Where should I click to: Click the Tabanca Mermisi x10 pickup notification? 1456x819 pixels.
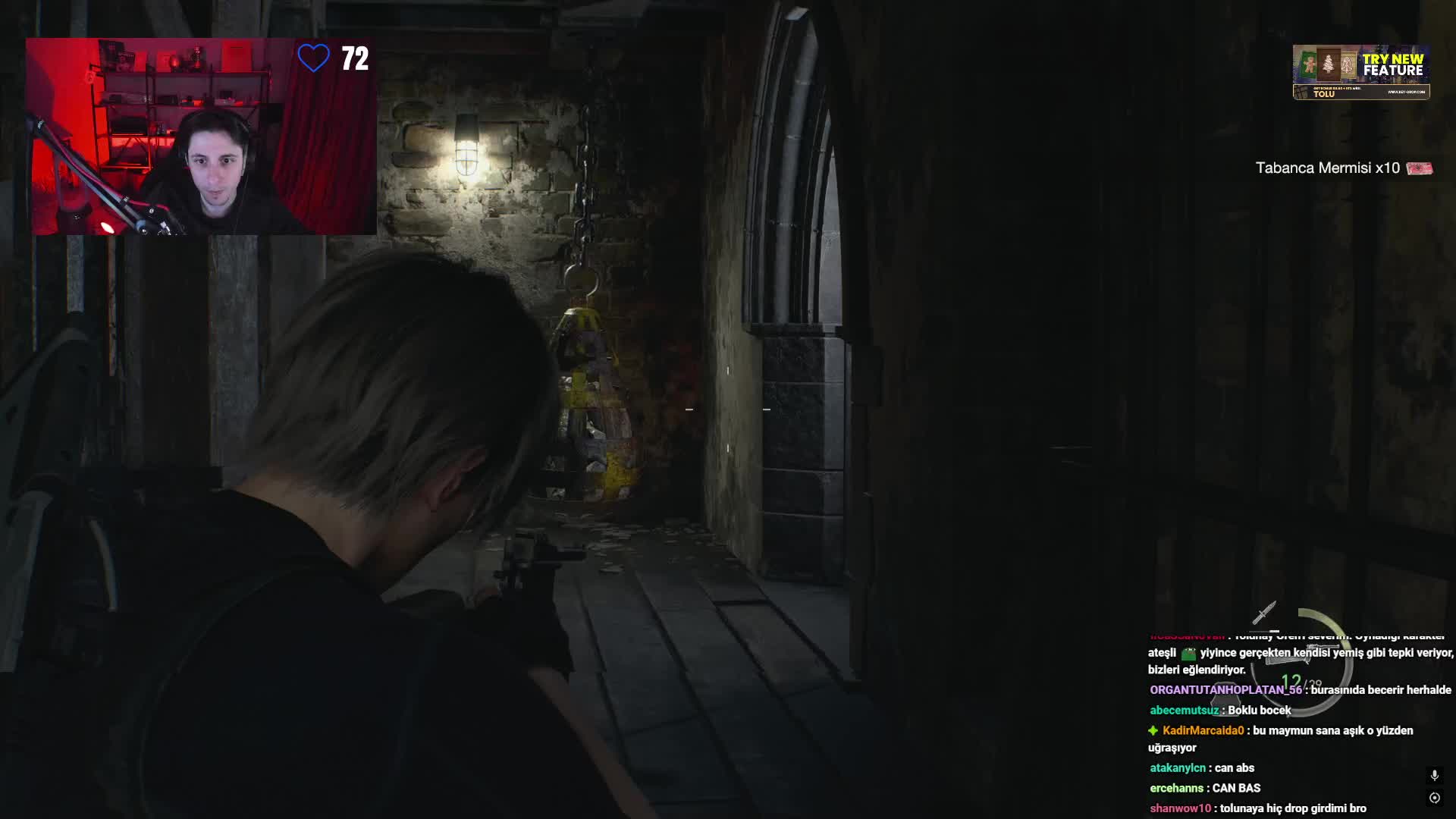click(x=1343, y=168)
